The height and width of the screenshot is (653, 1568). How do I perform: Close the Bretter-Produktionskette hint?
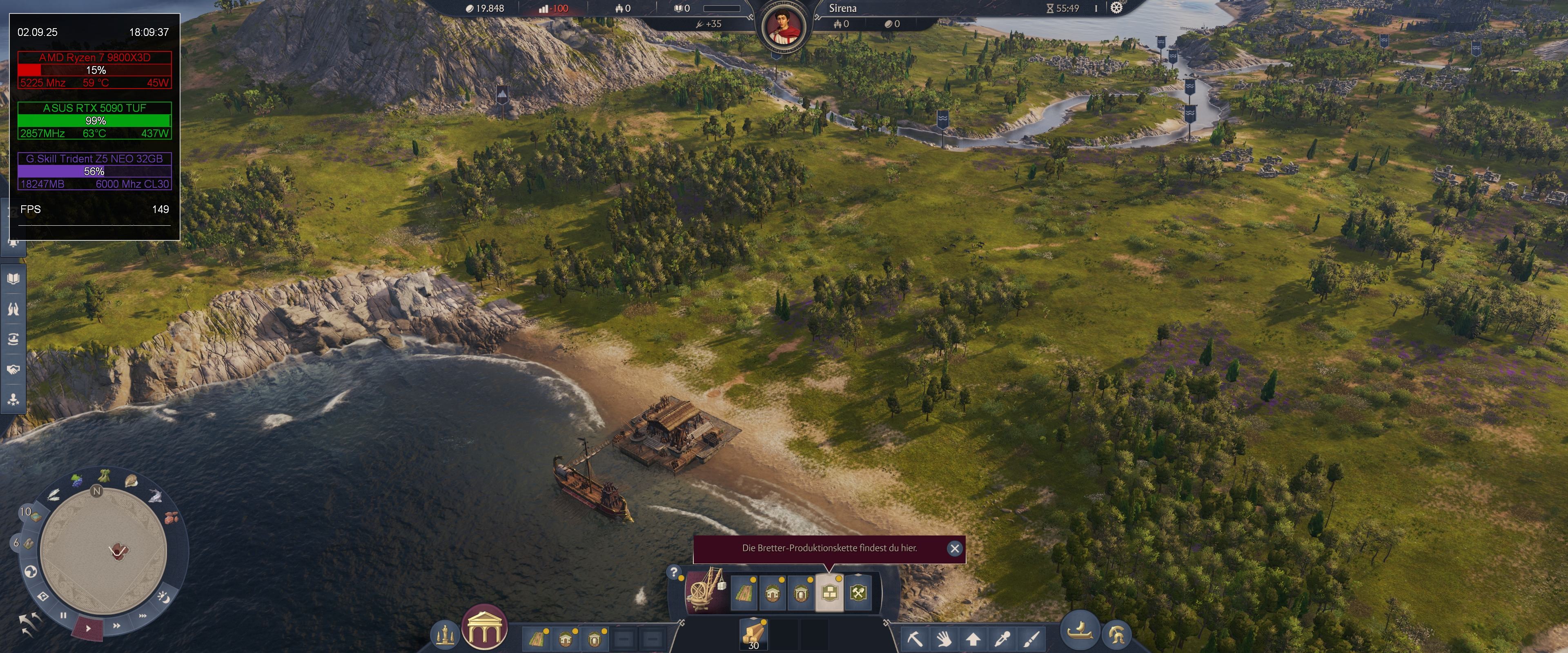click(x=954, y=549)
